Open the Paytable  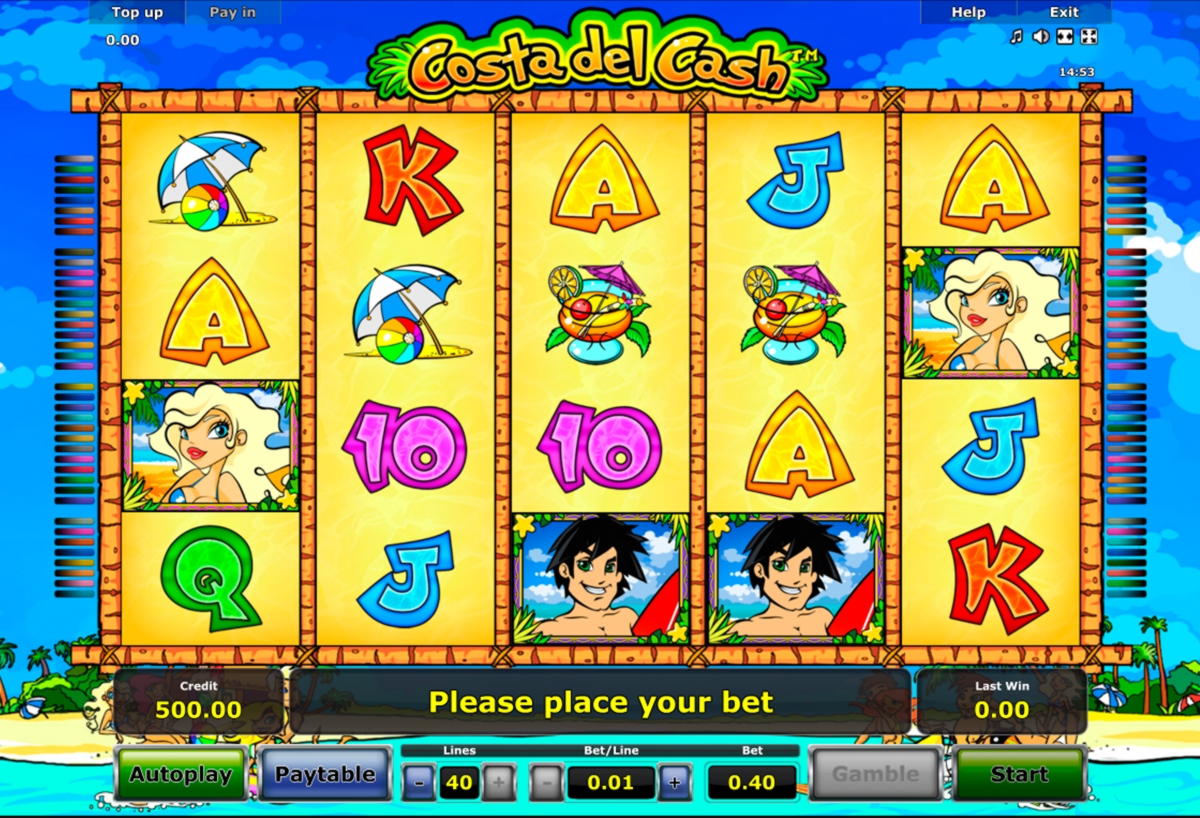point(325,774)
